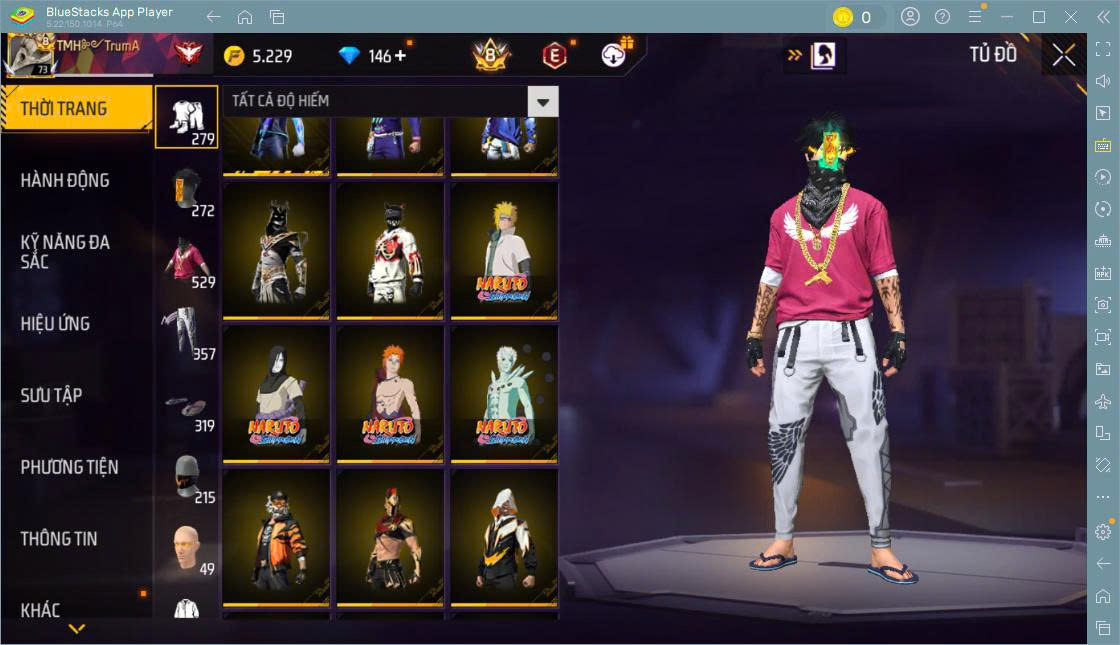
Task: Open the Phương Tiện tab
Action: coord(70,467)
